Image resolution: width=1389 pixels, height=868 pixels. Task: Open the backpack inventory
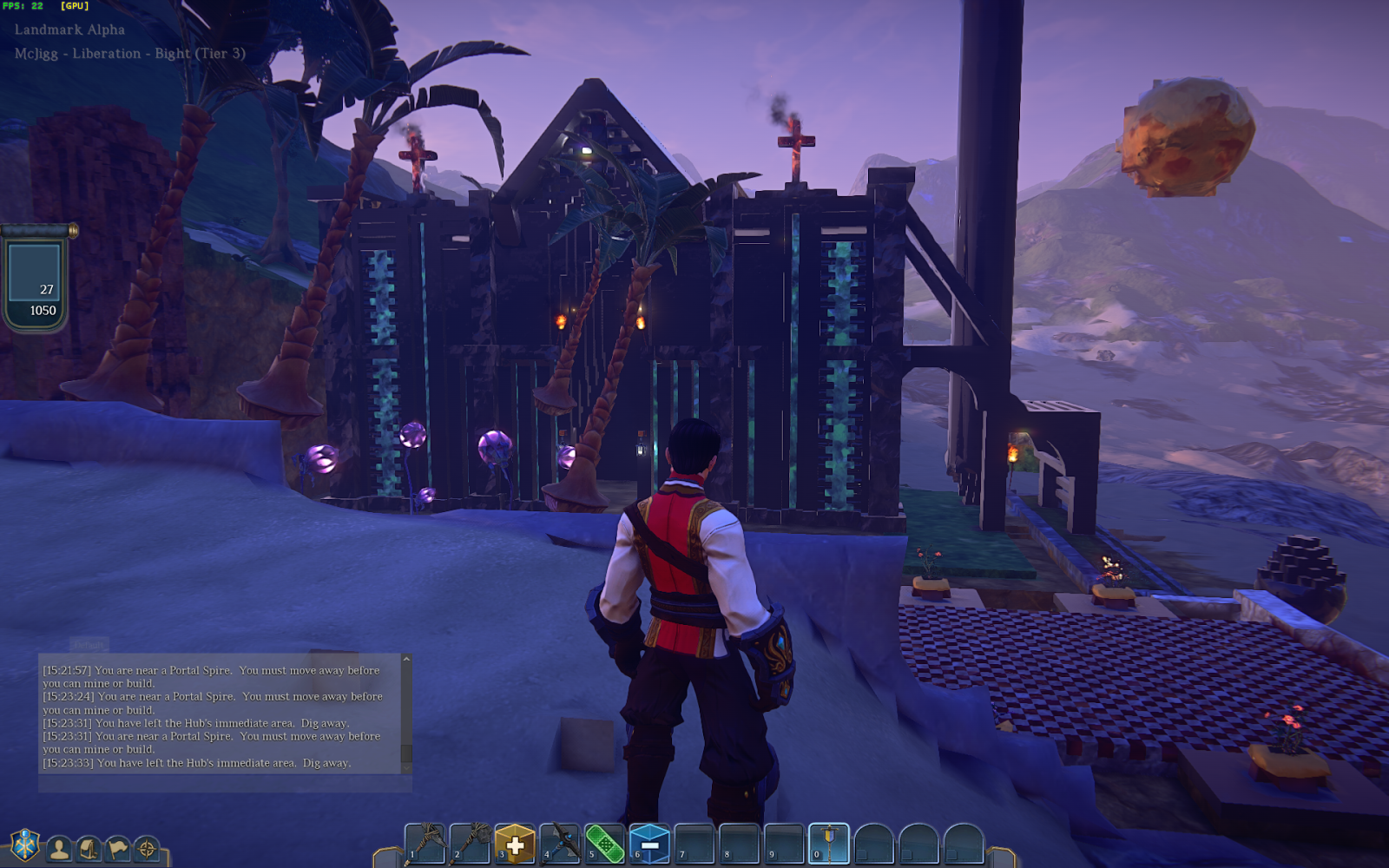point(89,848)
